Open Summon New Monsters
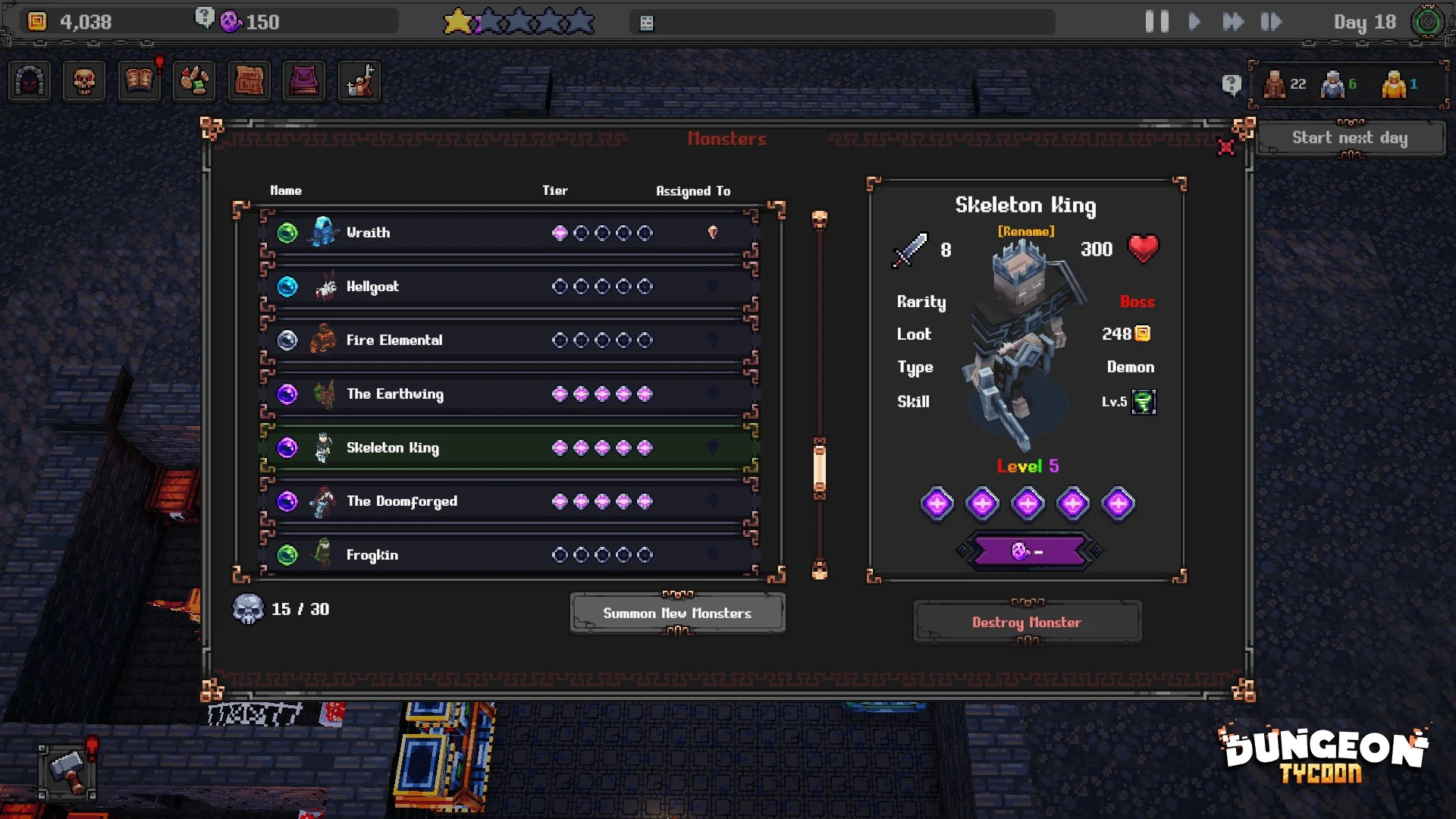The image size is (1456, 819). [677, 613]
